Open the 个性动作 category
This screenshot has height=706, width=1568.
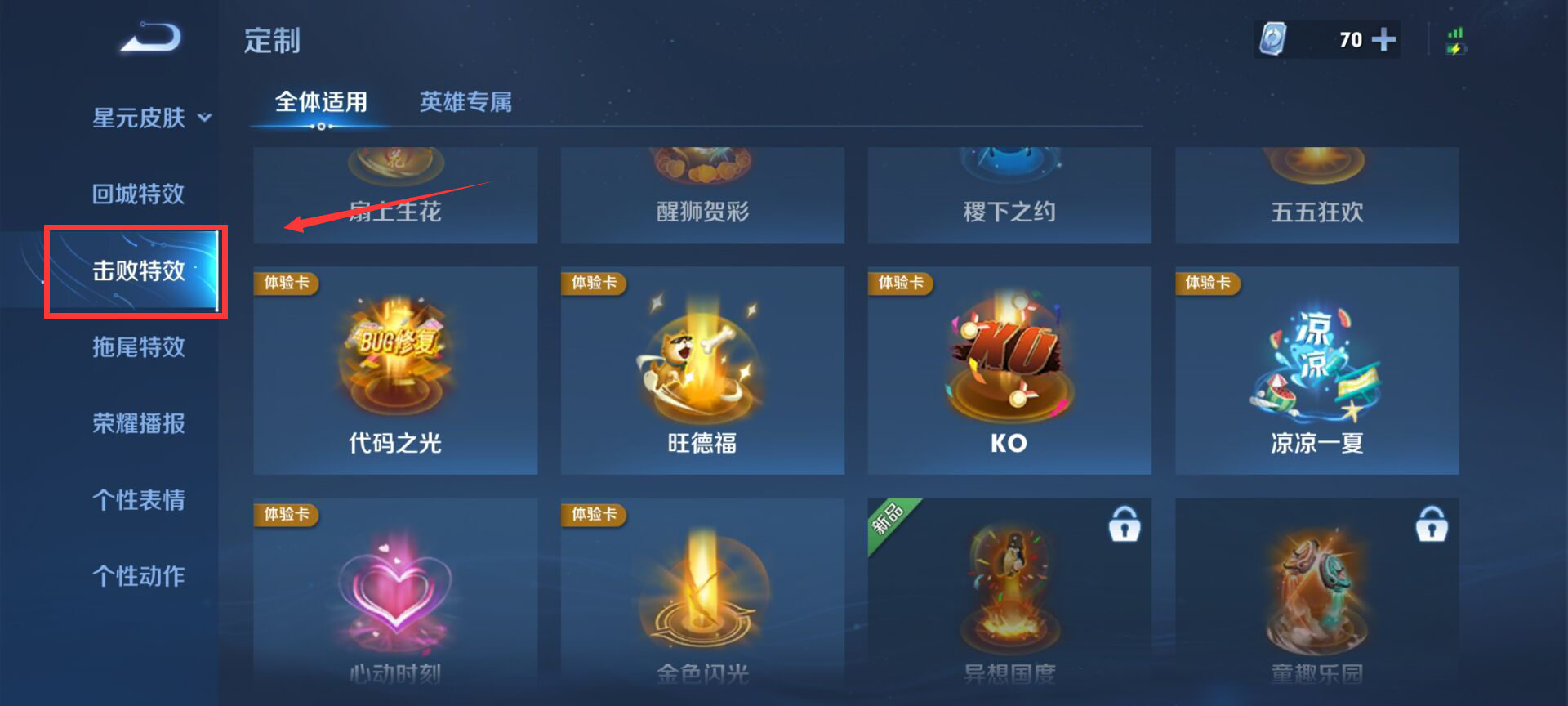(138, 576)
